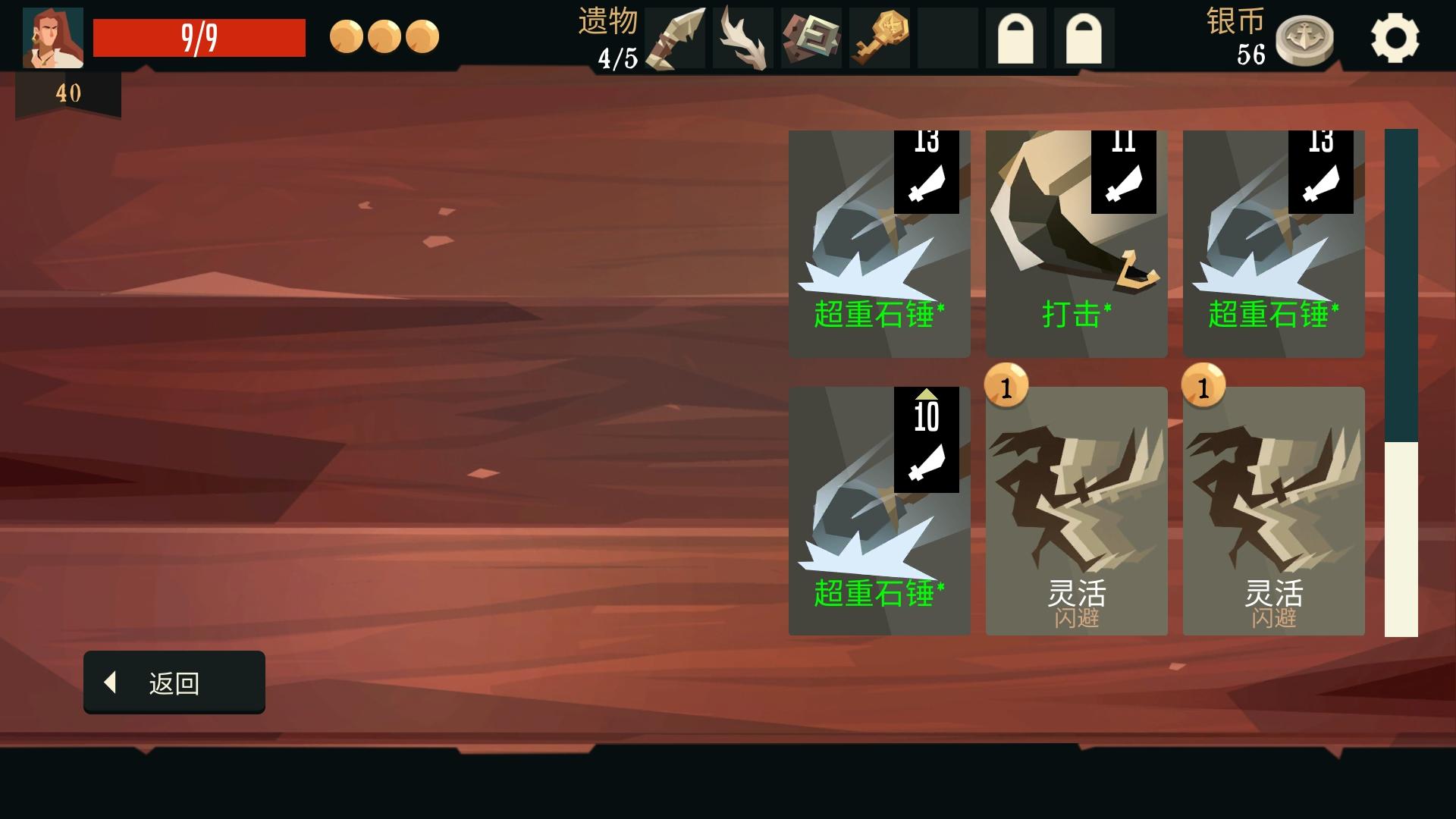Click the level 40 banner under the portrait

tap(68, 93)
